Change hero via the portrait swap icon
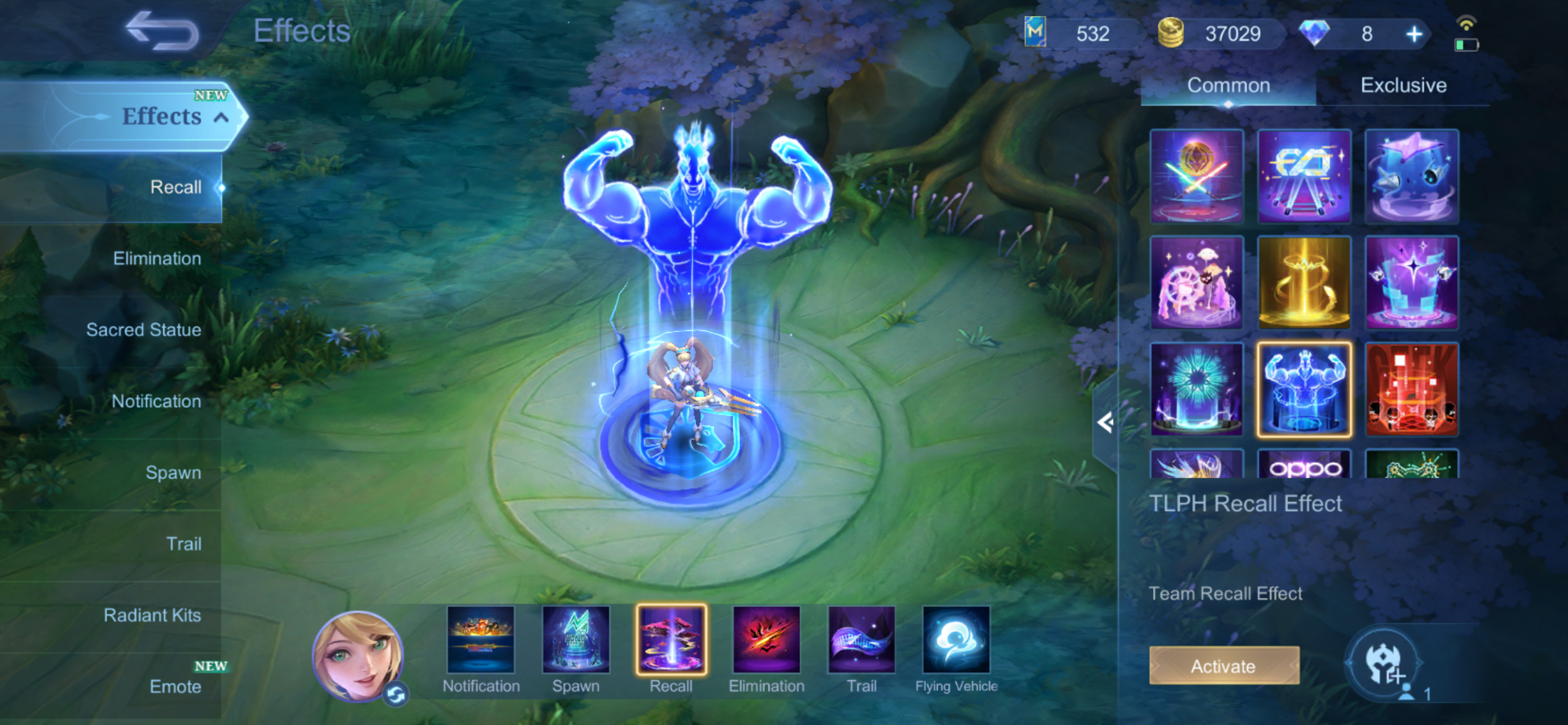1568x725 pixels. (396, 695)
